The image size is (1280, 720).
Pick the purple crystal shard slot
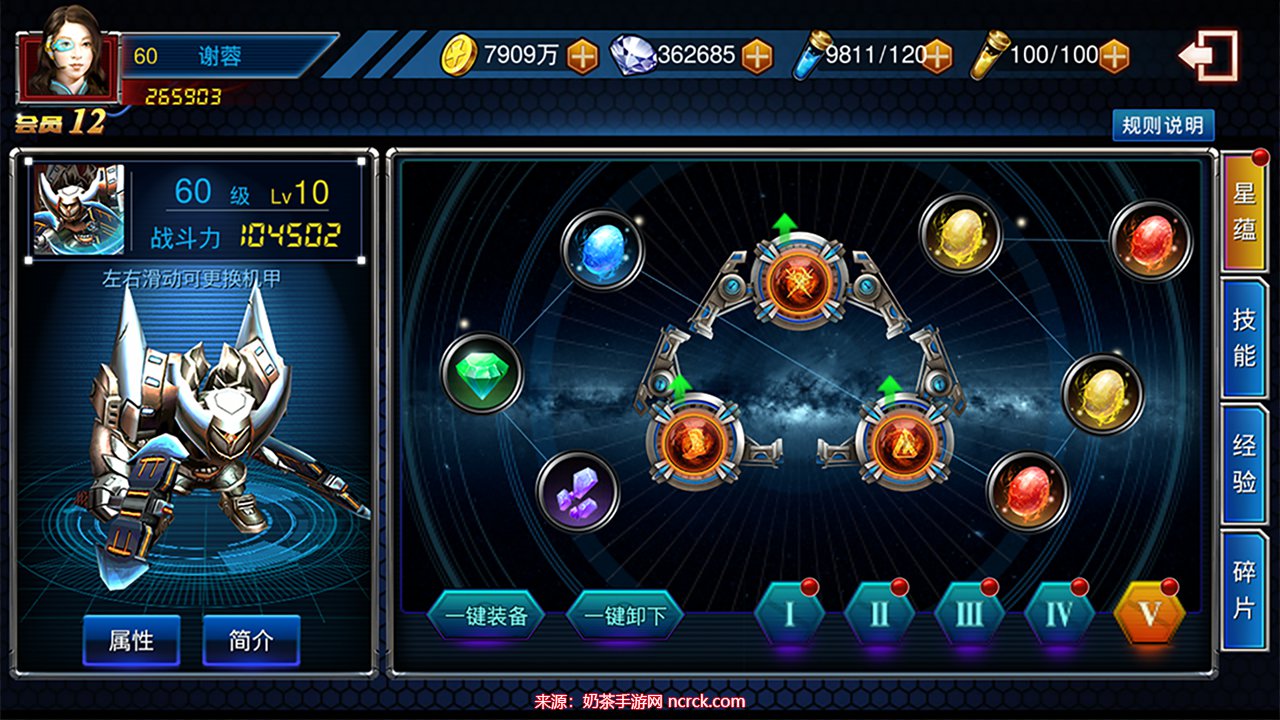click(577, 491)
